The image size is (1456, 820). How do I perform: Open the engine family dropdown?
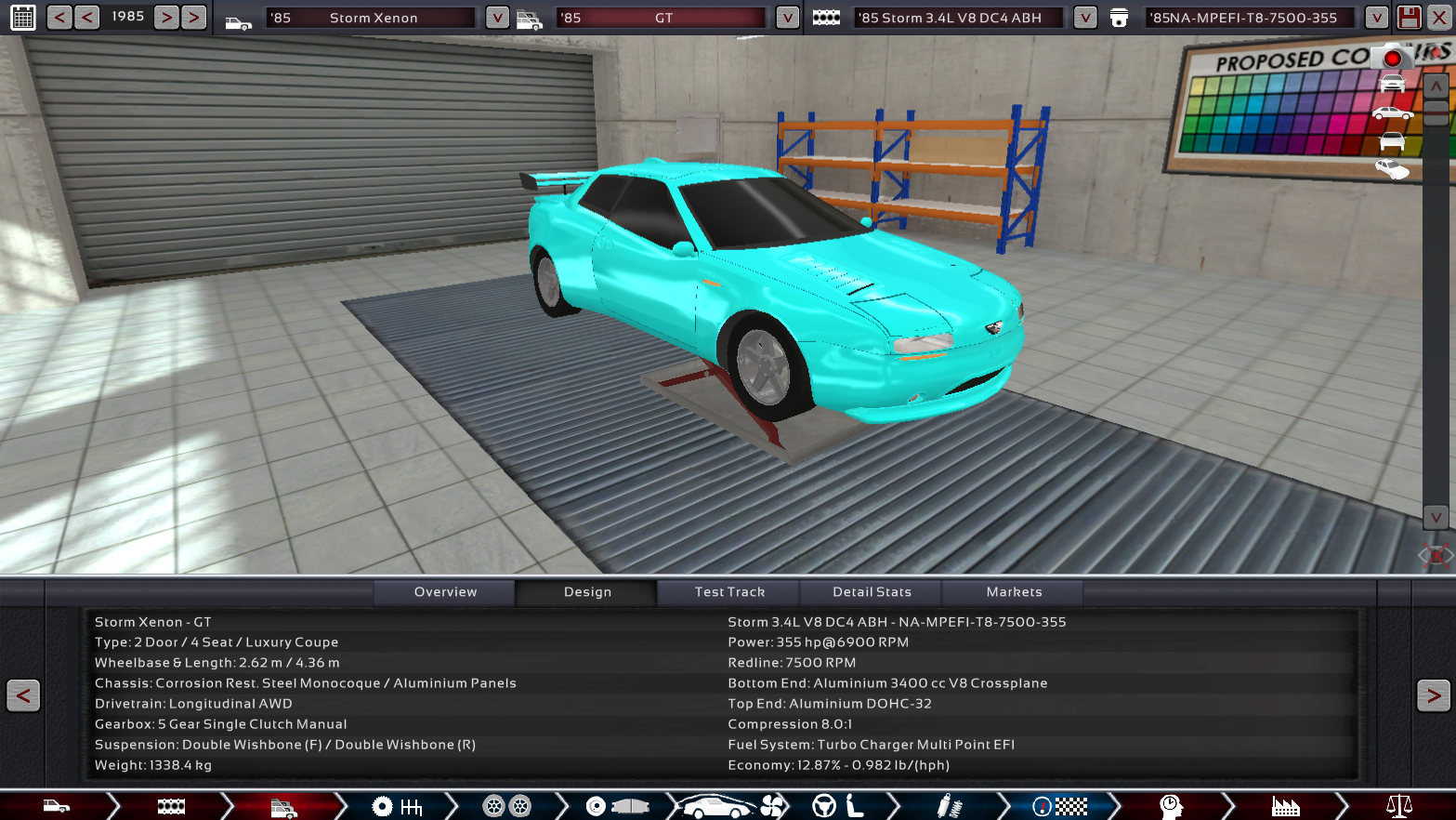[x=1084, y=18]
